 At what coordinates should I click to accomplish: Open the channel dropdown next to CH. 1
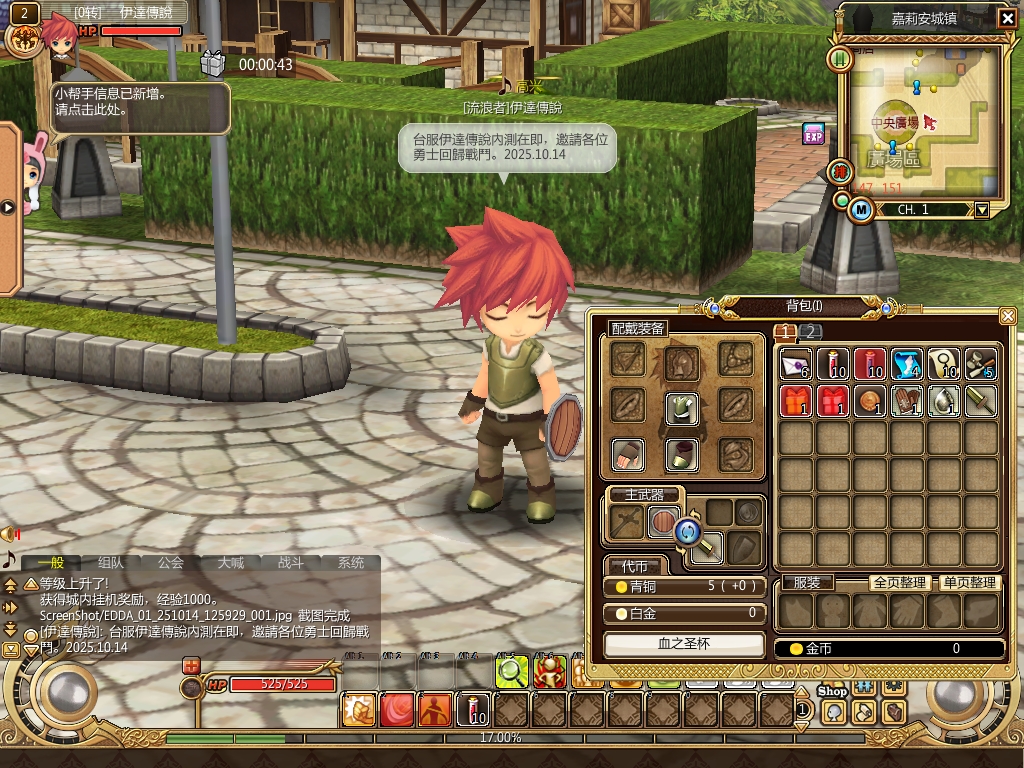(982, 210)
